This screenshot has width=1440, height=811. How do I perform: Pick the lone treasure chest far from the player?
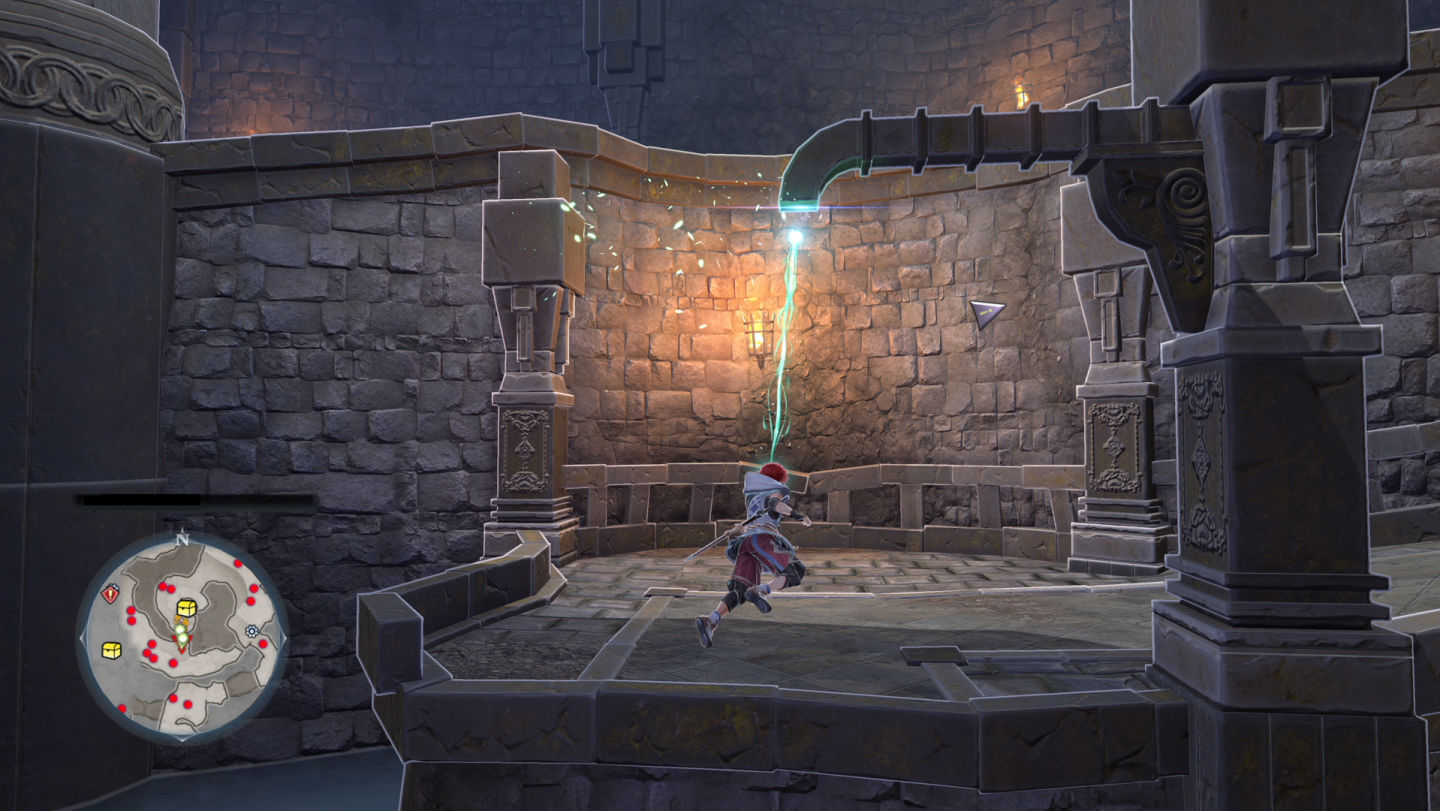click(111, 650)
